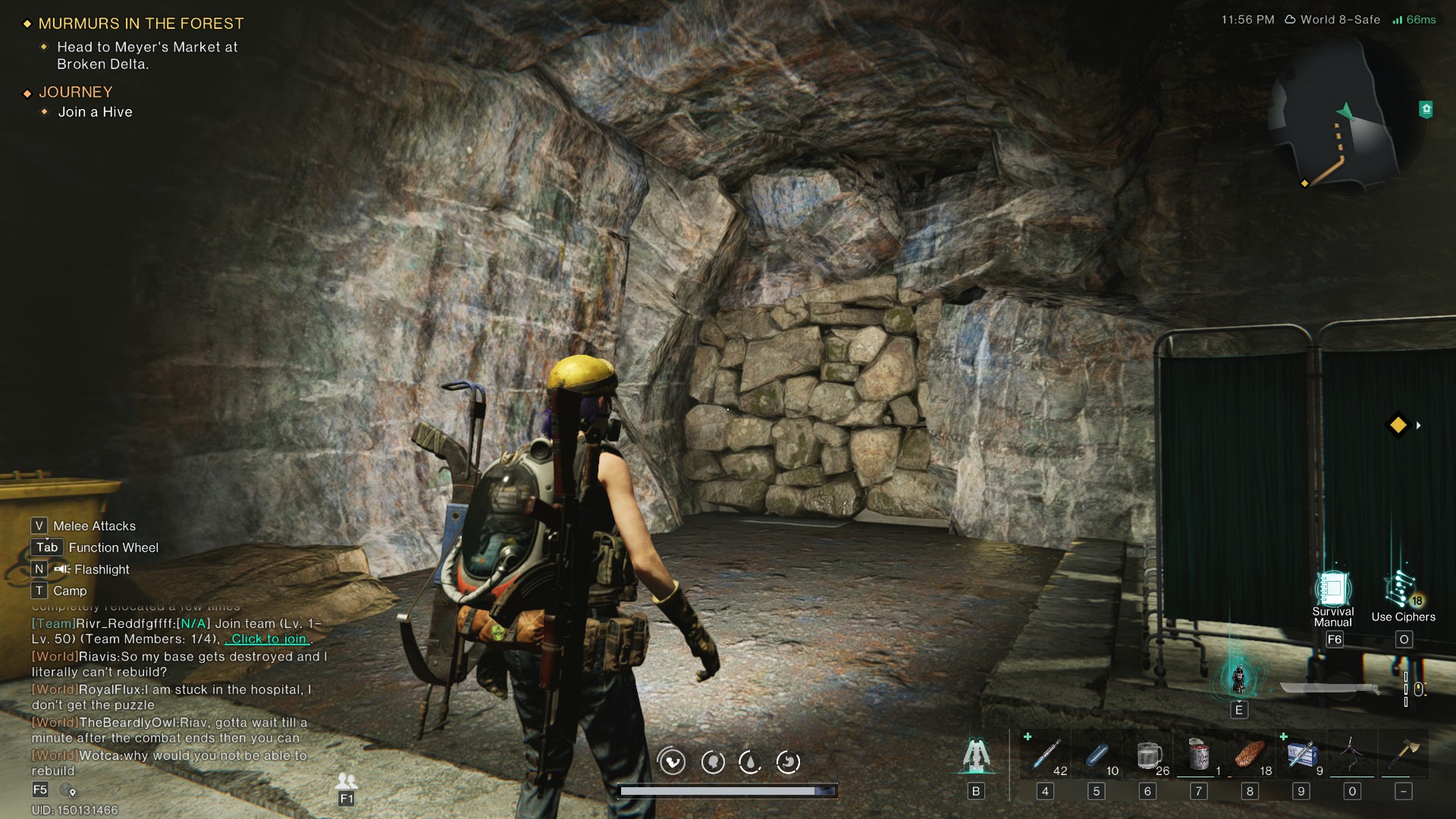The height and width of the screenshot is (819, 1456).
Task: Select the water mug hotbar slot
Action: pyautogui.click(x=1148, y=755)
